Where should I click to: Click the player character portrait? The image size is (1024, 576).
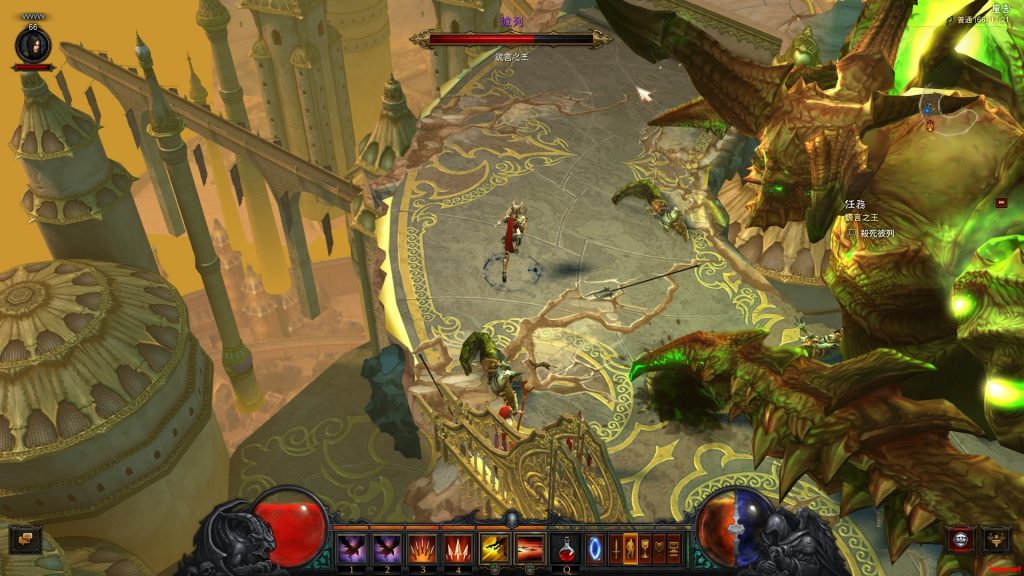[x=32, y=45]
